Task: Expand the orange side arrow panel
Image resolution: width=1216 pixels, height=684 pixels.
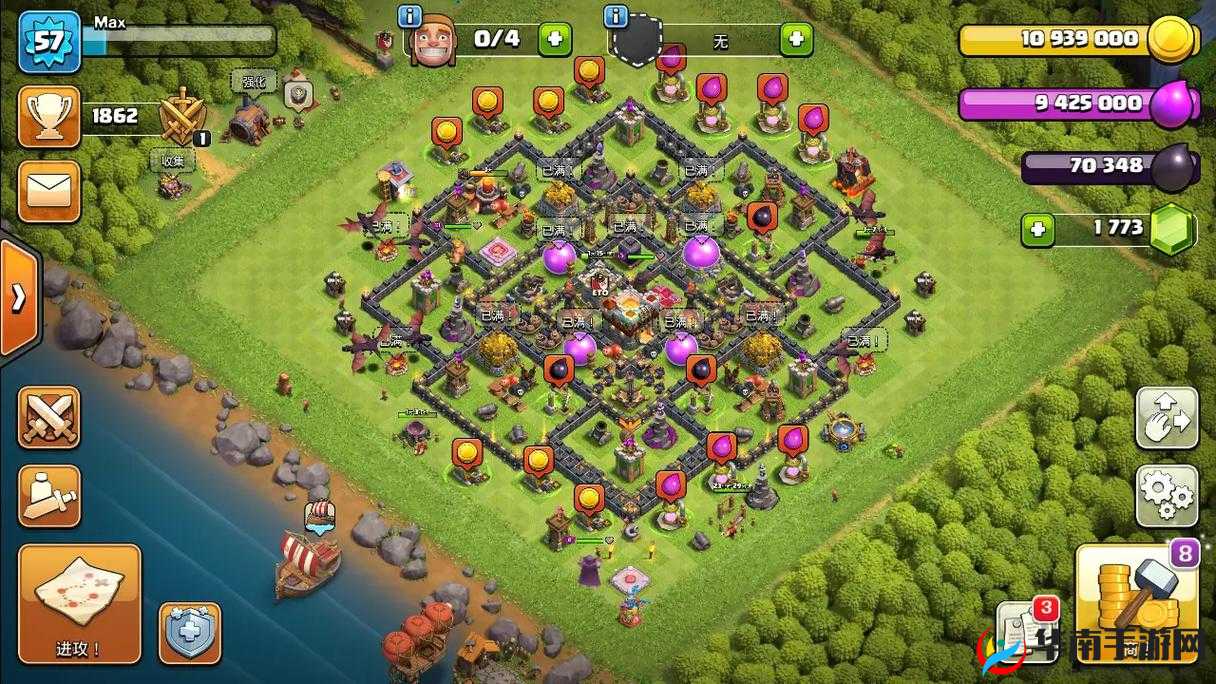Action: pyautogui.click(x=19, y=297)
